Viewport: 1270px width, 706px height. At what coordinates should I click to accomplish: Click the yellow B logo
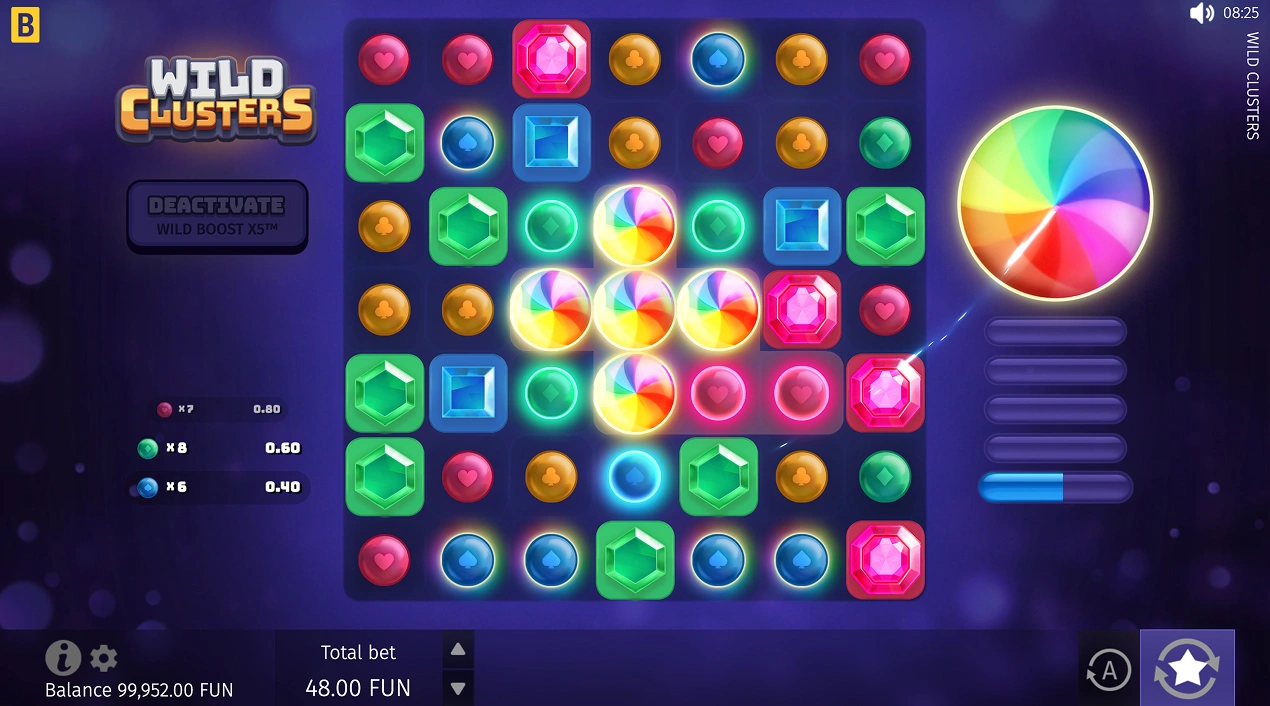(x=25, y=27)
